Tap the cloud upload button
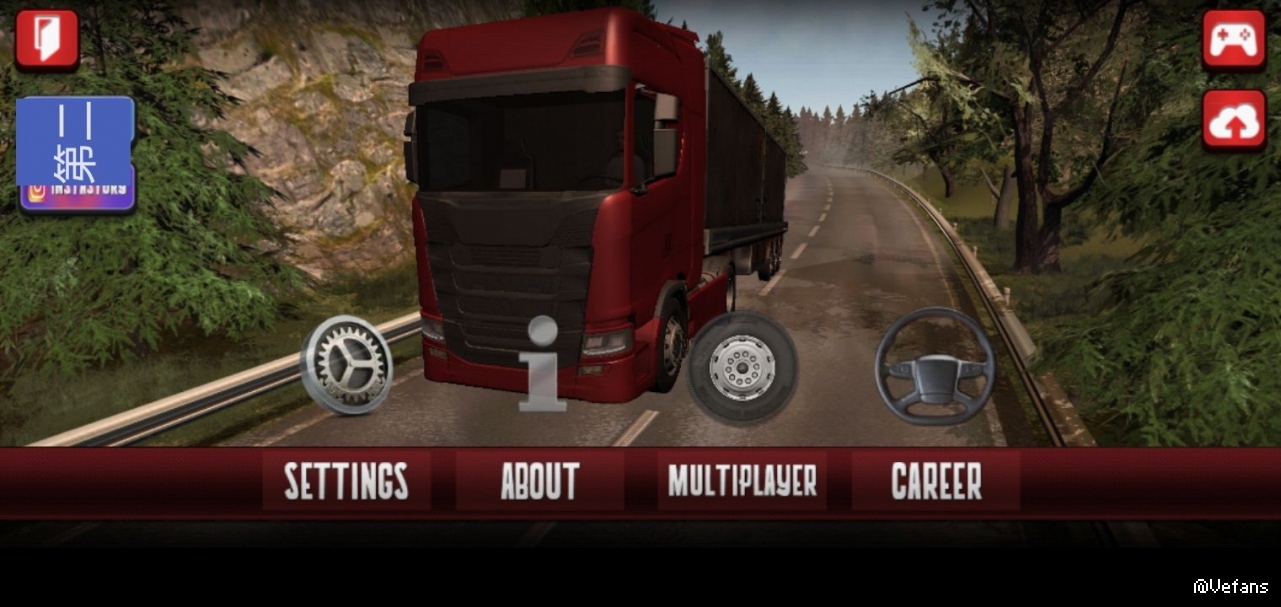The image size is (1281, 607). pos(1234,120)
